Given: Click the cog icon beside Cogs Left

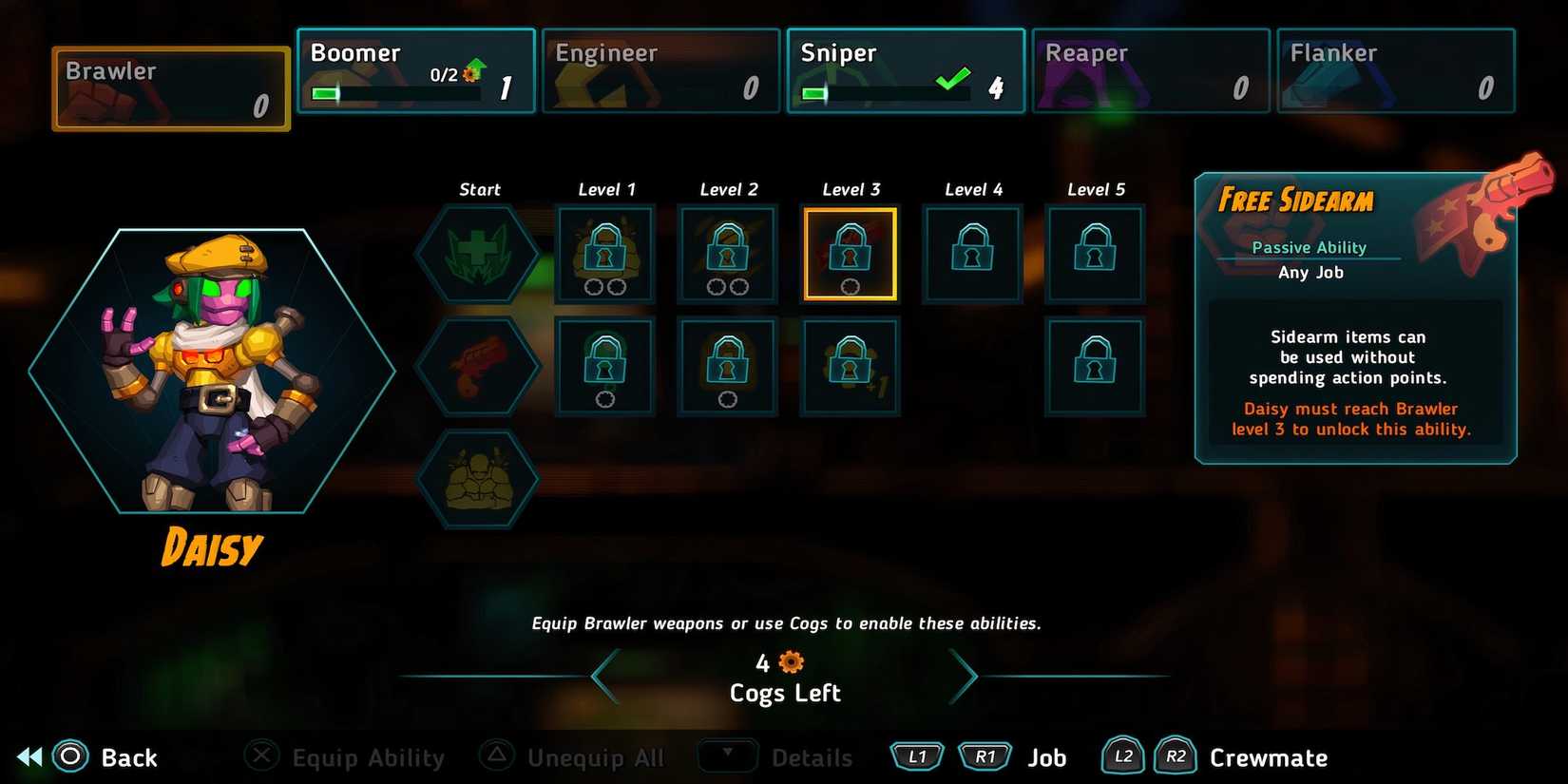Looking at the screenshot, I should pyautogui.click(x=789, y=661).
